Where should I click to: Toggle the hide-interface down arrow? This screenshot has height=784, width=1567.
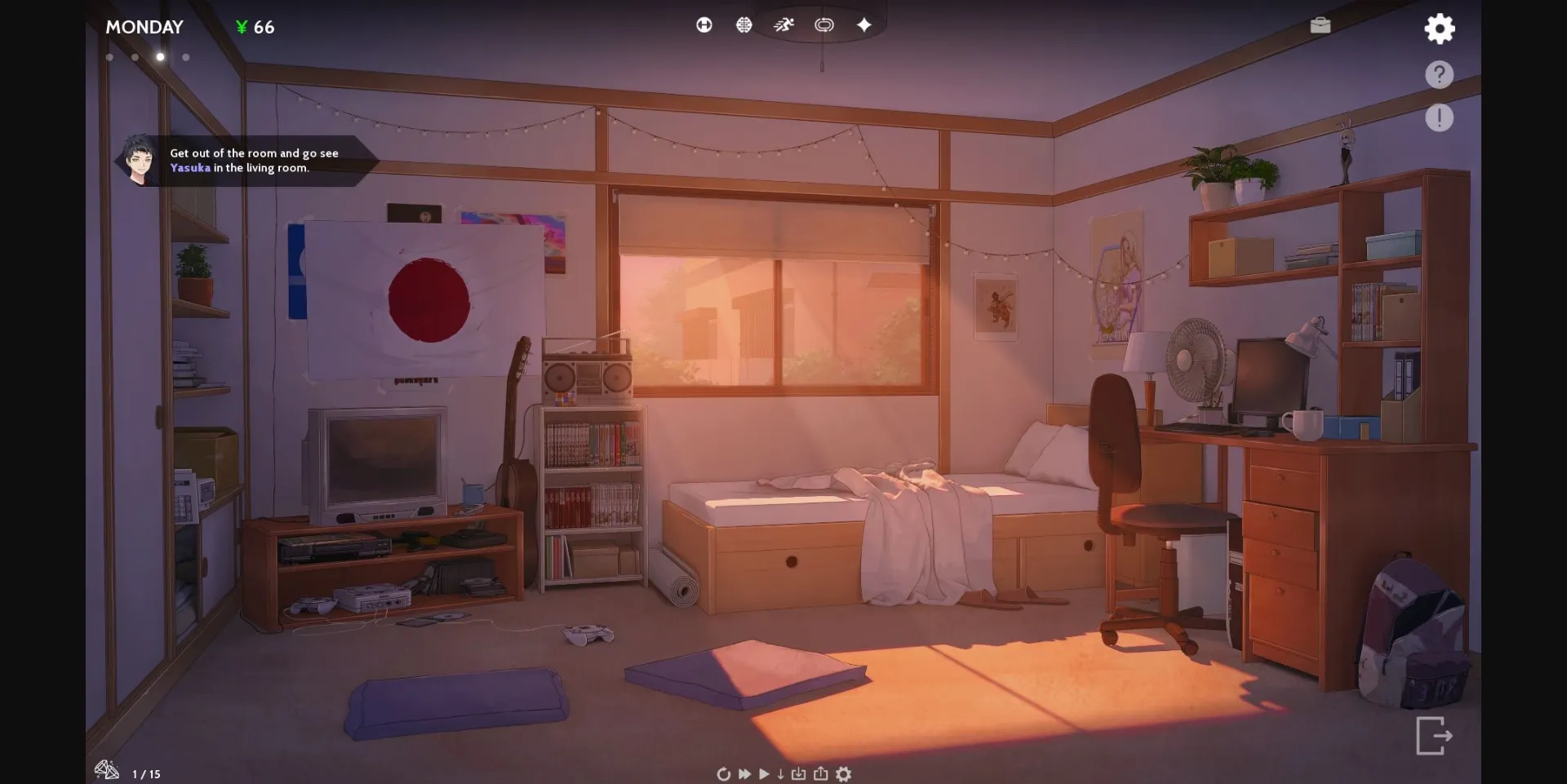click(781, 773)
